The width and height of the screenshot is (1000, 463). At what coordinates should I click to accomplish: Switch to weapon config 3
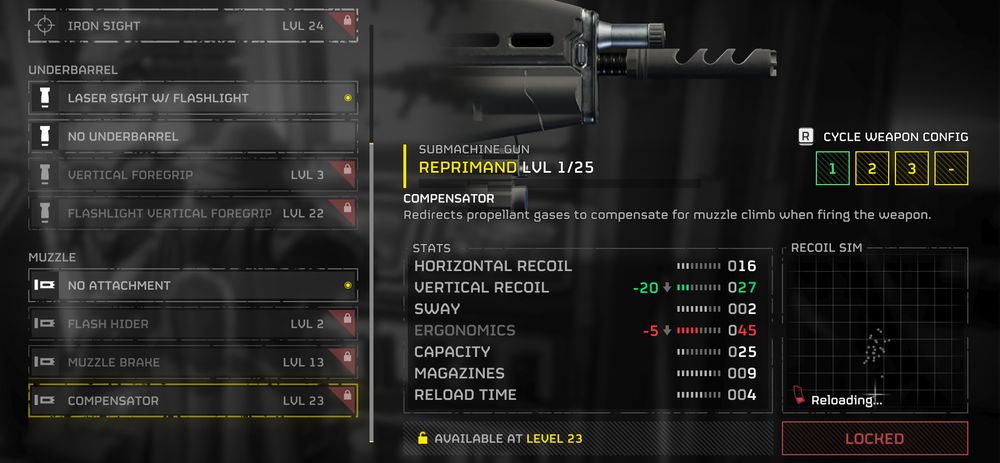(x=912, y=168)
